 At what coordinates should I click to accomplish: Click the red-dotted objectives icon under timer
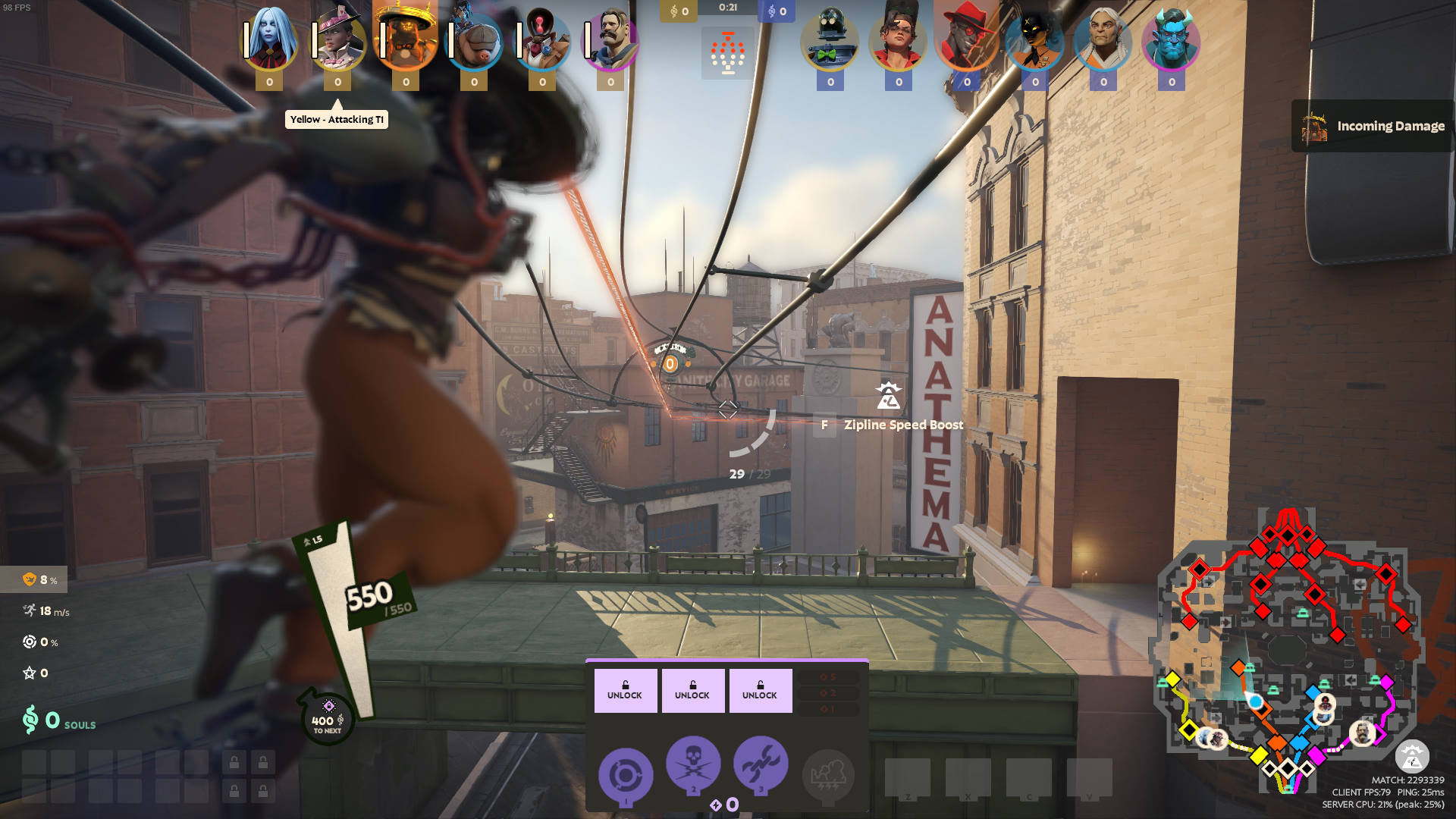coord(728,53)
